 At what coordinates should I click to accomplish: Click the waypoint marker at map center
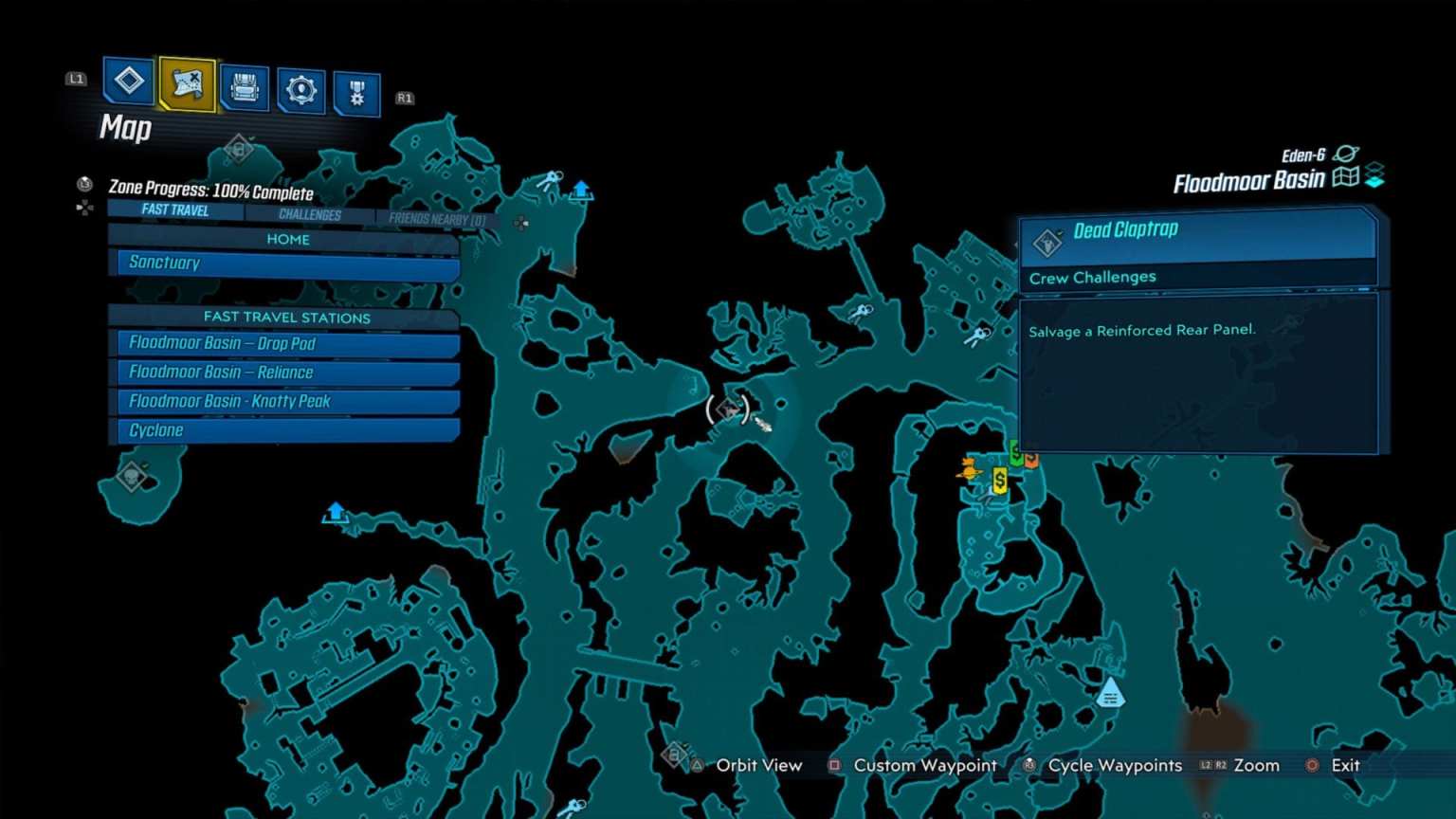click(x=730, y=409)
